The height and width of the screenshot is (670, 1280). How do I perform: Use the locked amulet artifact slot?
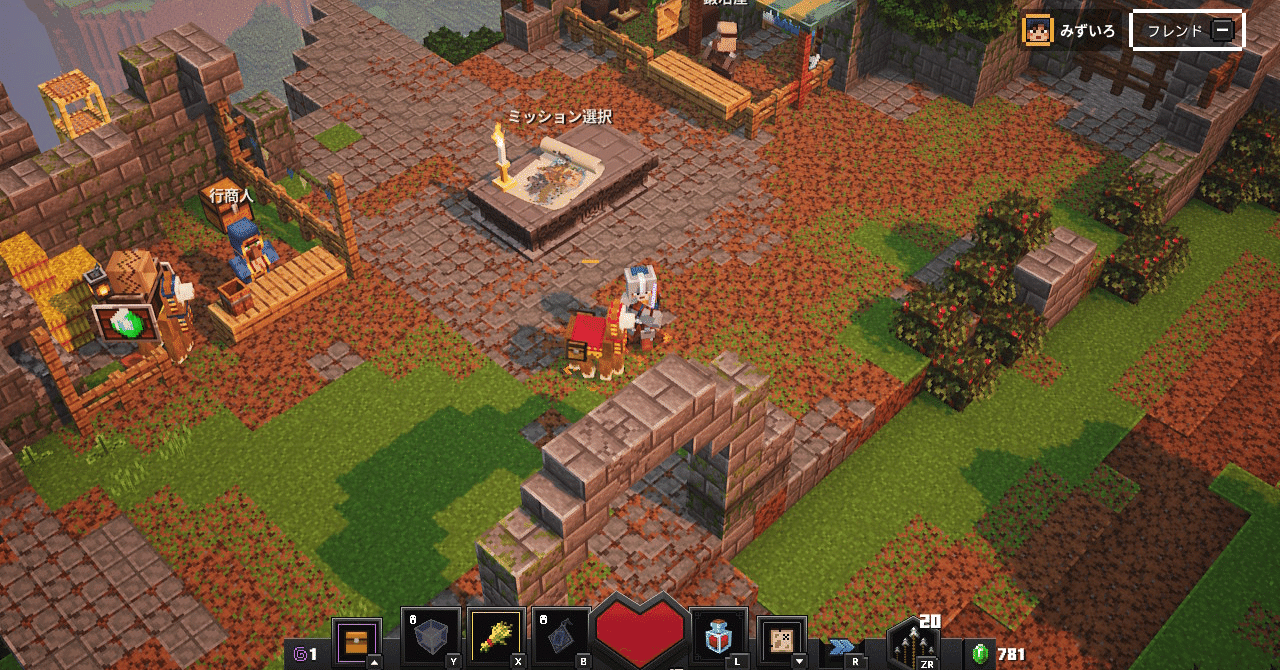(x=560, y=637)
